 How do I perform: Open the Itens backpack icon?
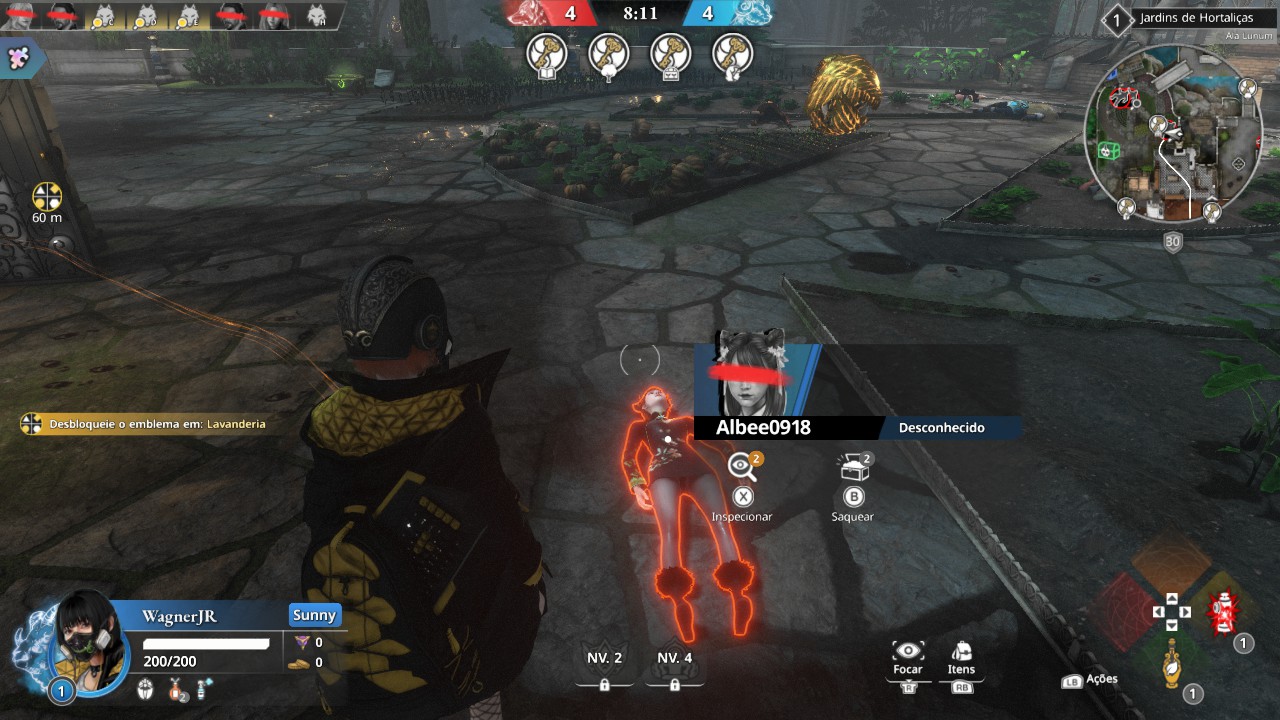click(x=961, y=652)
